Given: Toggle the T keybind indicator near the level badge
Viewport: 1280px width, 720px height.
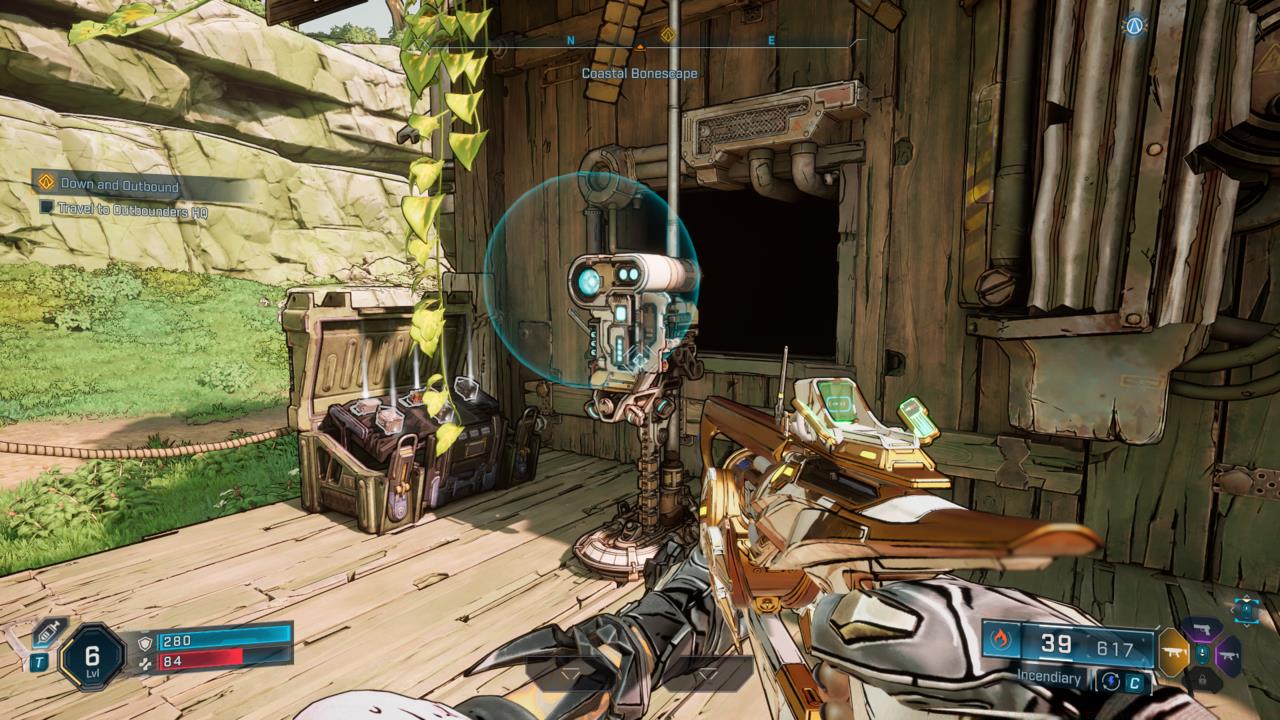Looking at the screenshot, I should 40,660.
